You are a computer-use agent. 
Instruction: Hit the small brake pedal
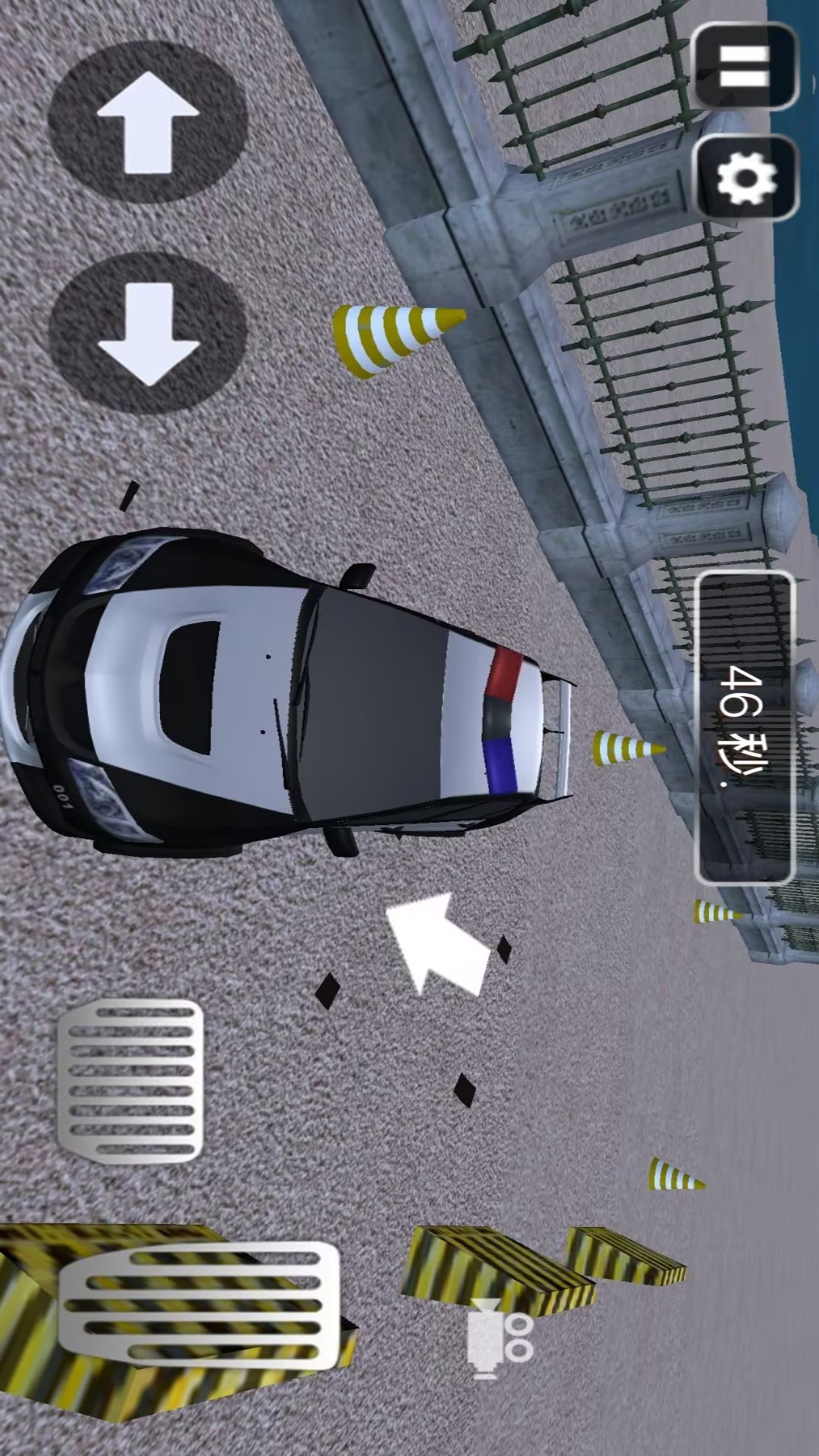coord(130,1081)
